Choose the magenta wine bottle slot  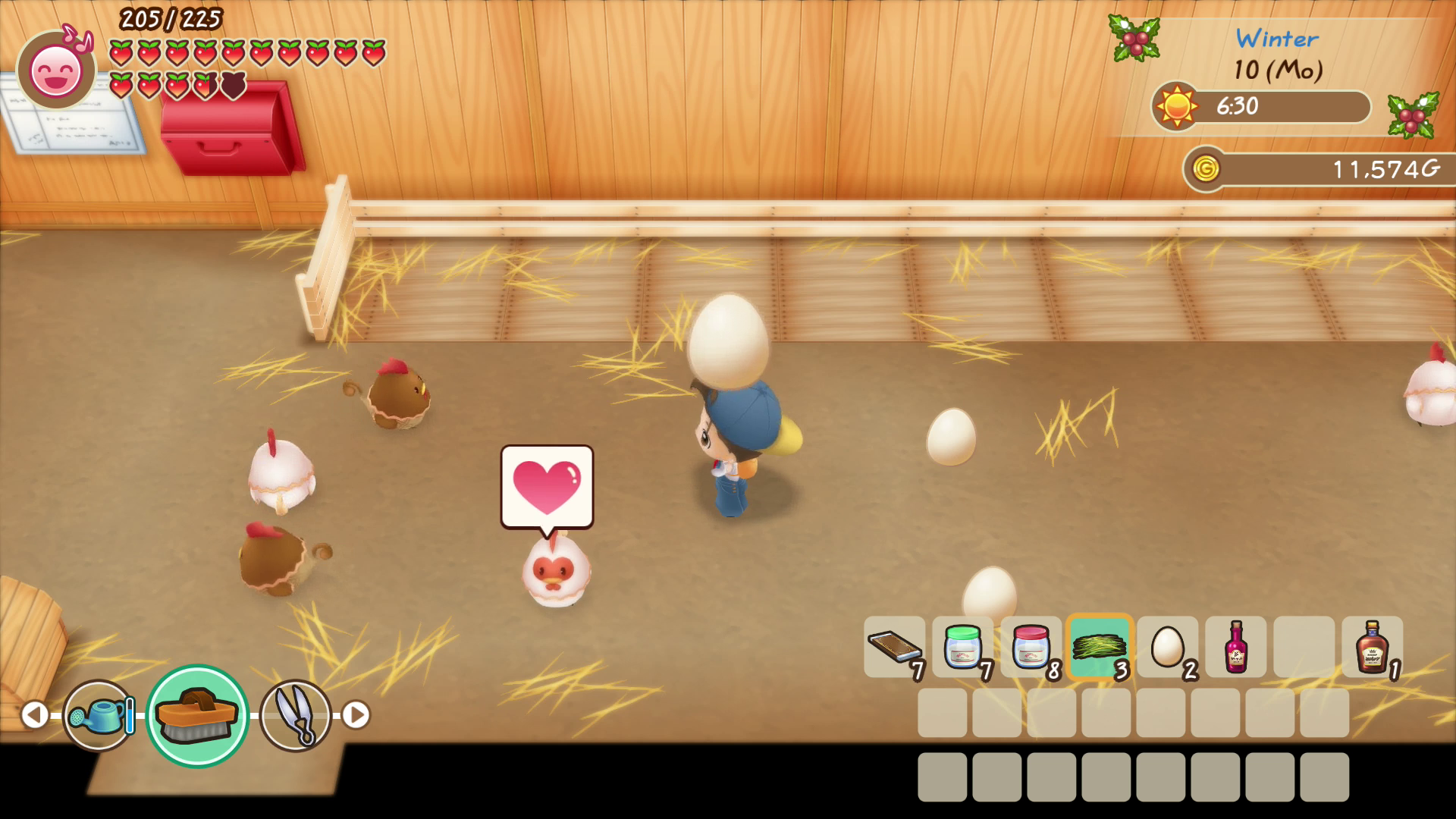(x=1236, y=647)
